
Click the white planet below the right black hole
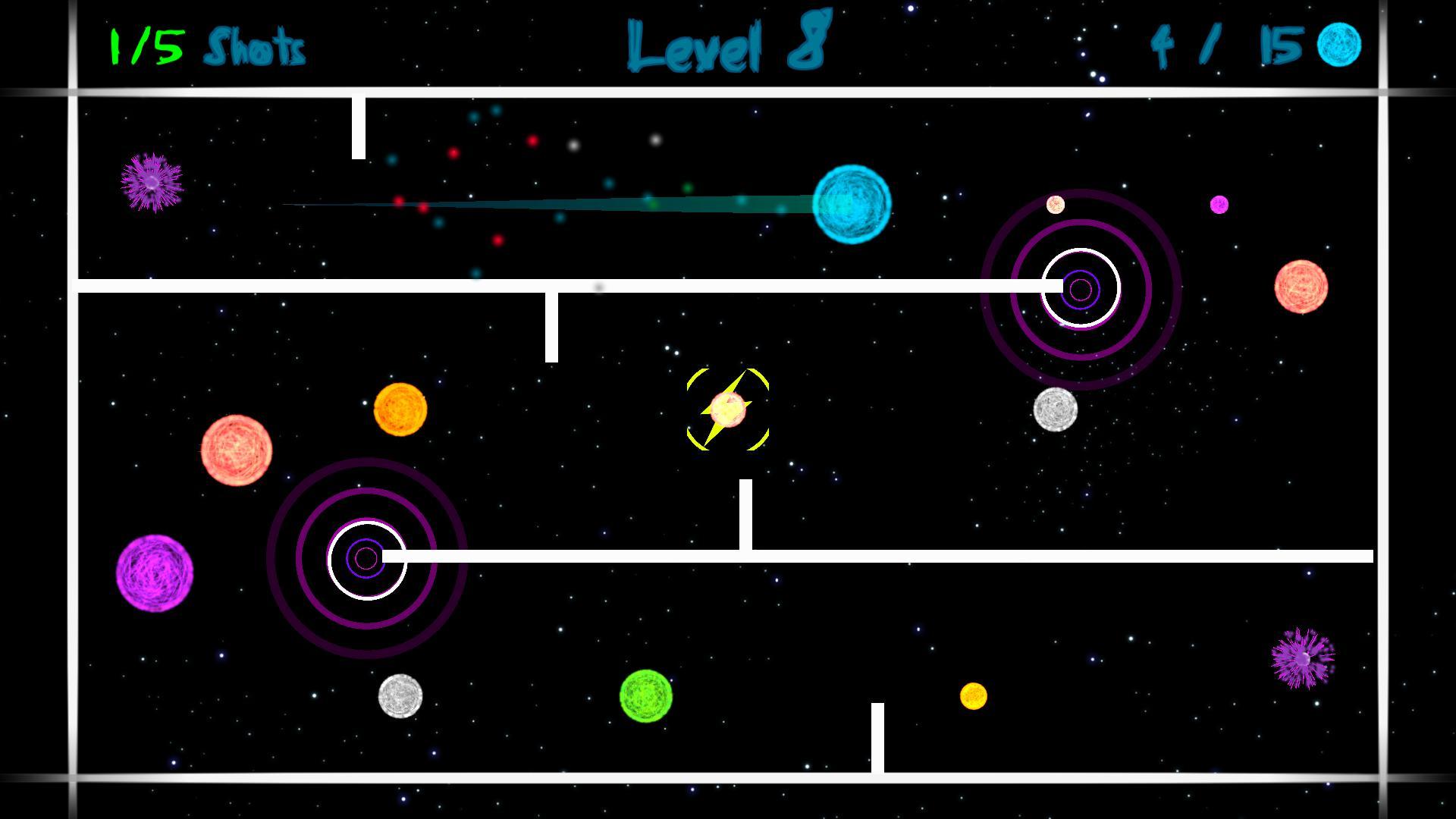coord(1054,410)
